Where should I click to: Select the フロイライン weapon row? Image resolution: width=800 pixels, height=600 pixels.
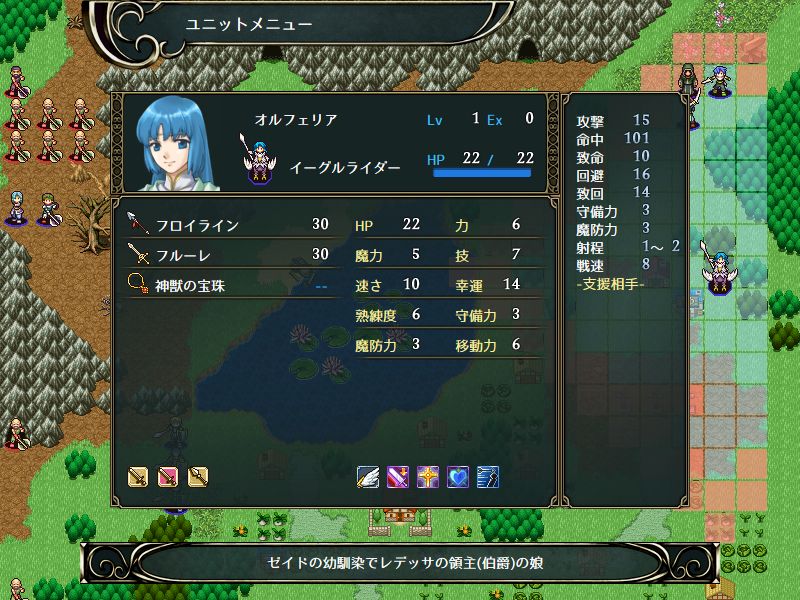[230, 226]
